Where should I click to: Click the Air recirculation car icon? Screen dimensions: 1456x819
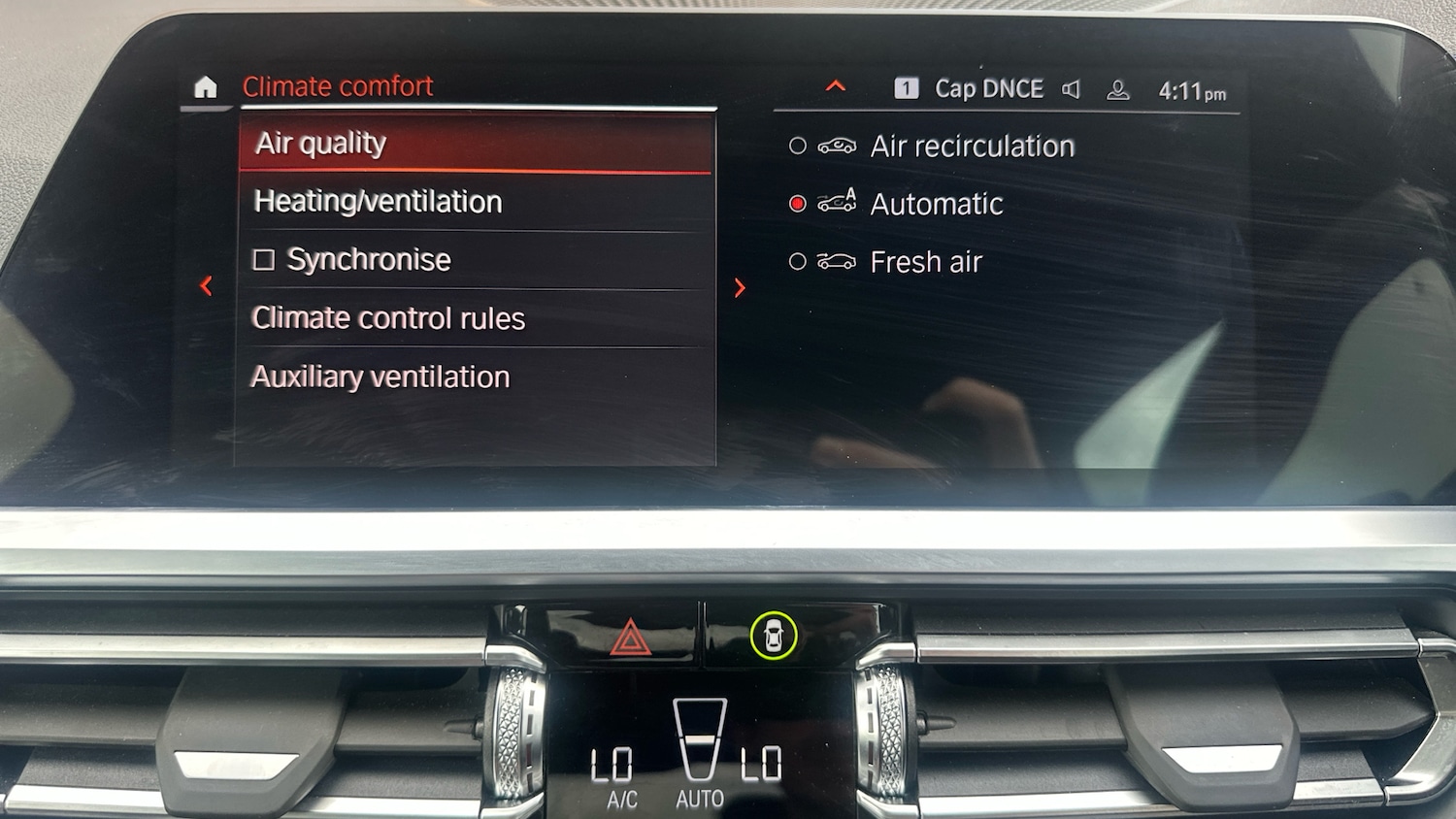pyautogui.click(x=839, y=146)
